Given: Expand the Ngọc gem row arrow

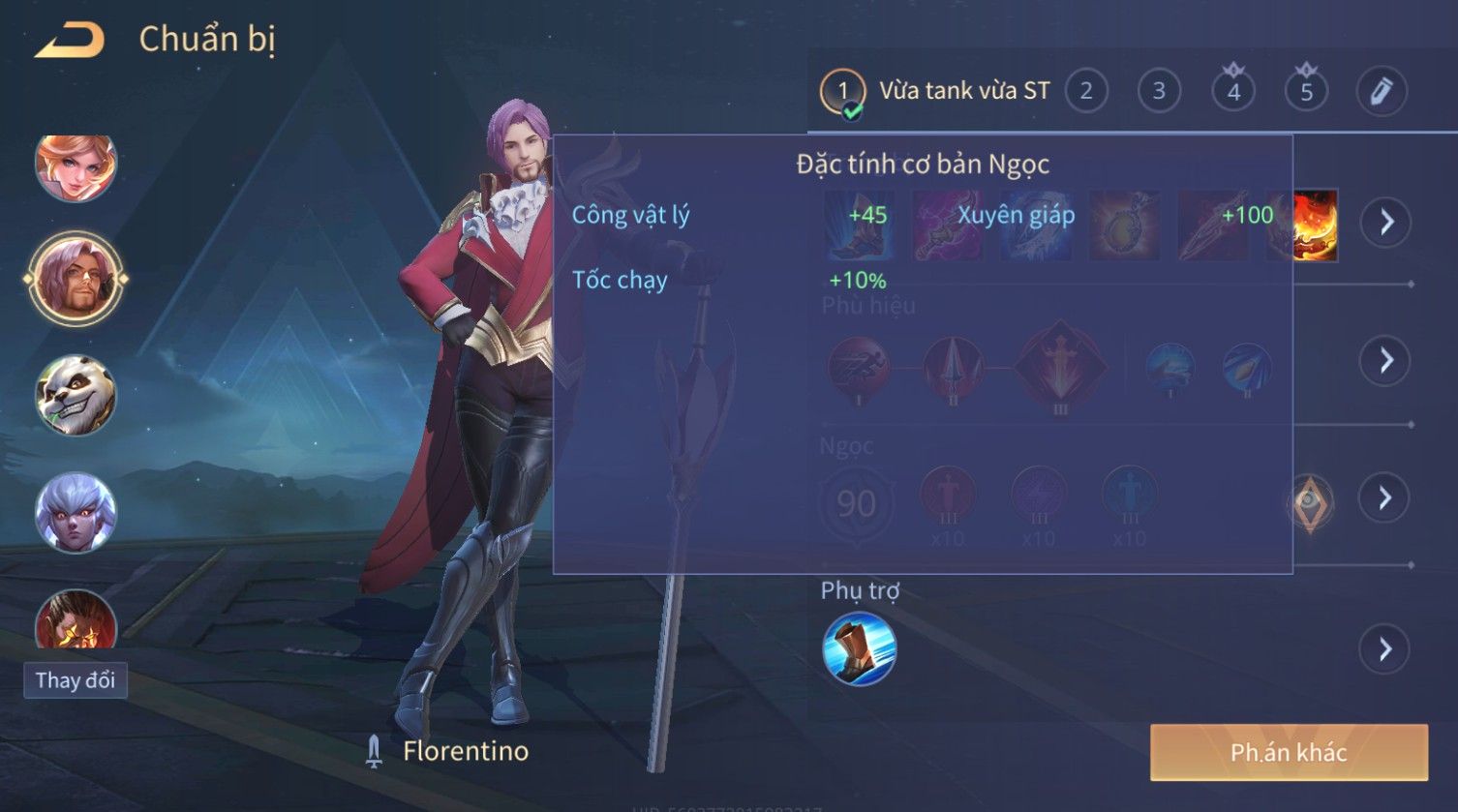Looking at the screenshot, I should click(x=1385, y=498).
